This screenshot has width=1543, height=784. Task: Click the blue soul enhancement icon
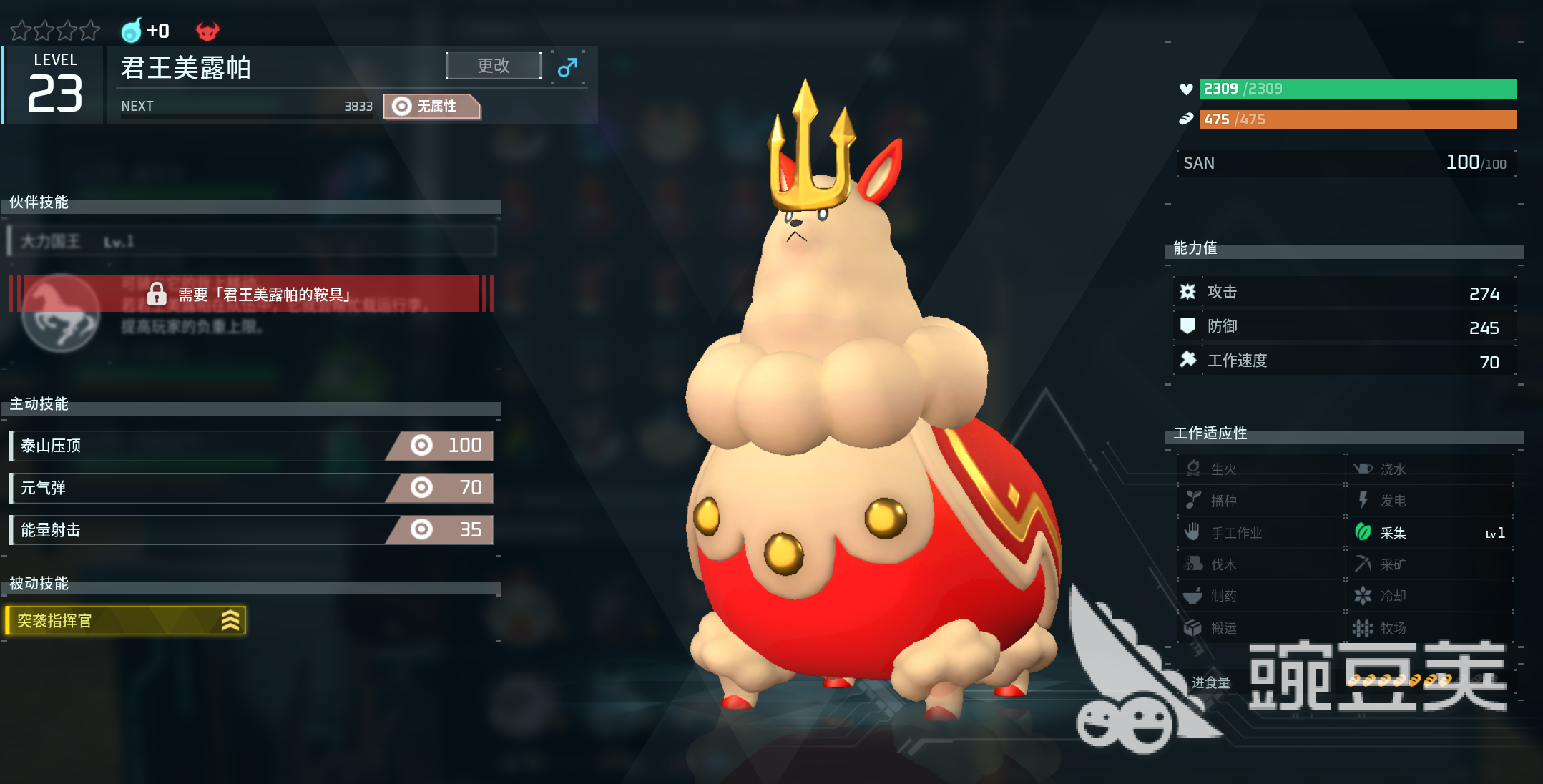[x=132, y=31]
